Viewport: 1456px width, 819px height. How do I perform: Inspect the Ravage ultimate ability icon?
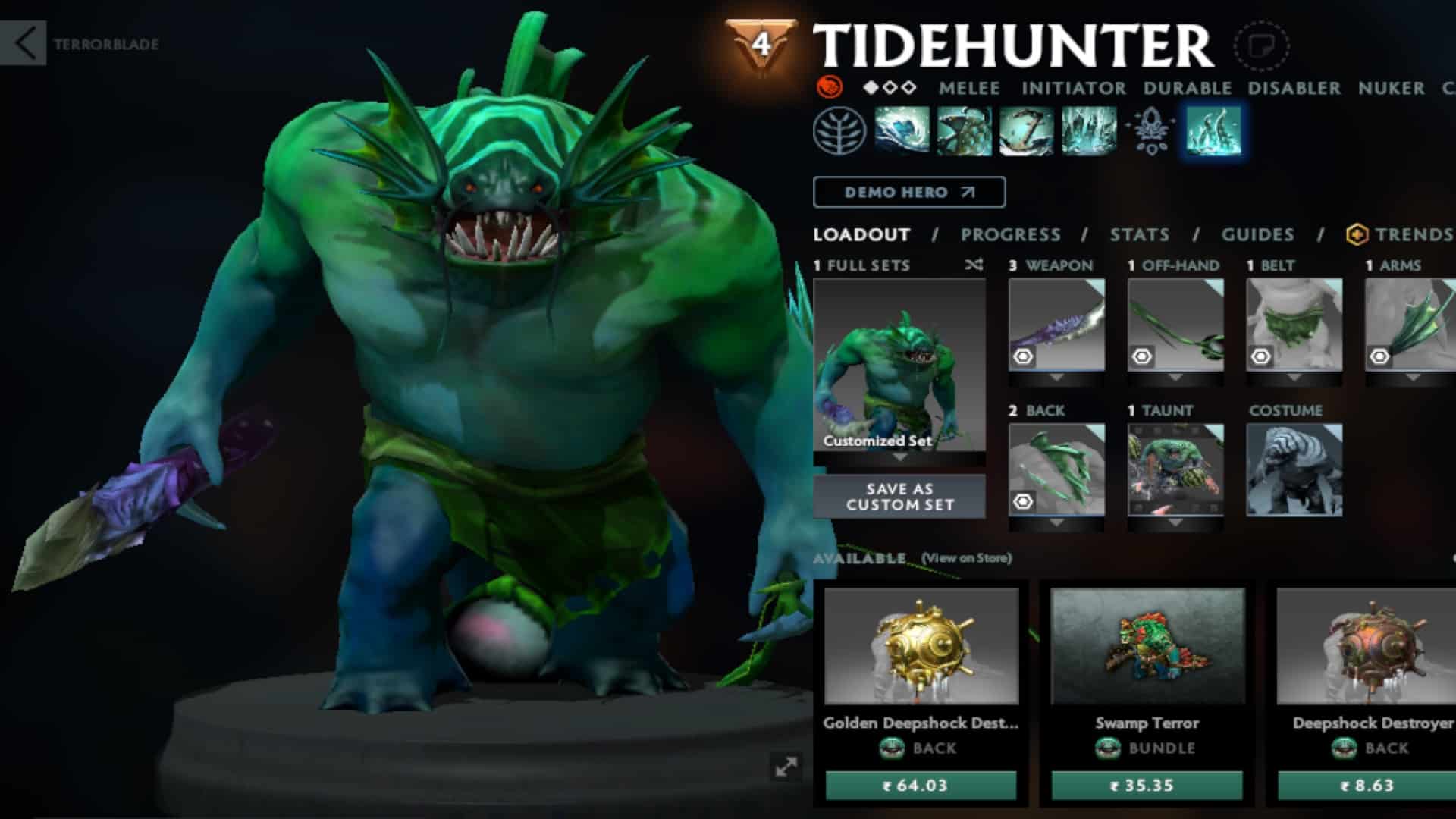point(1087,131)
